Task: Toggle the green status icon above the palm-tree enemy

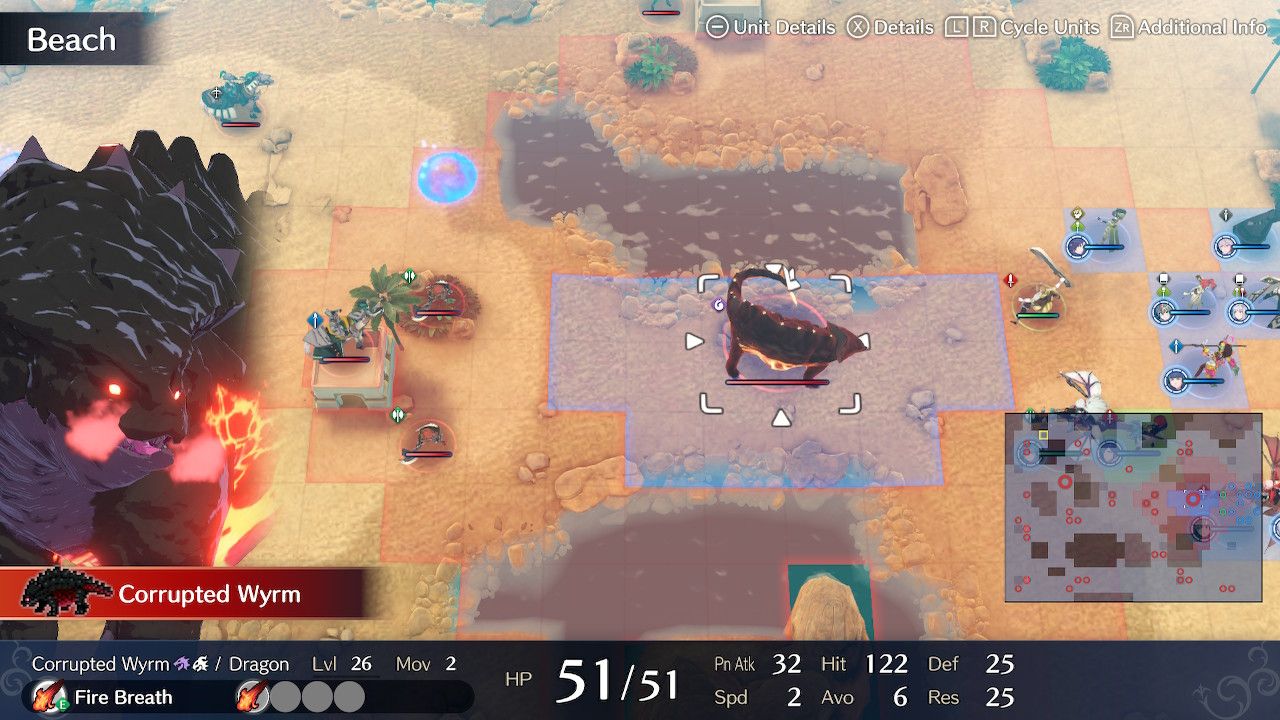Action: click(x=408, y=275)
